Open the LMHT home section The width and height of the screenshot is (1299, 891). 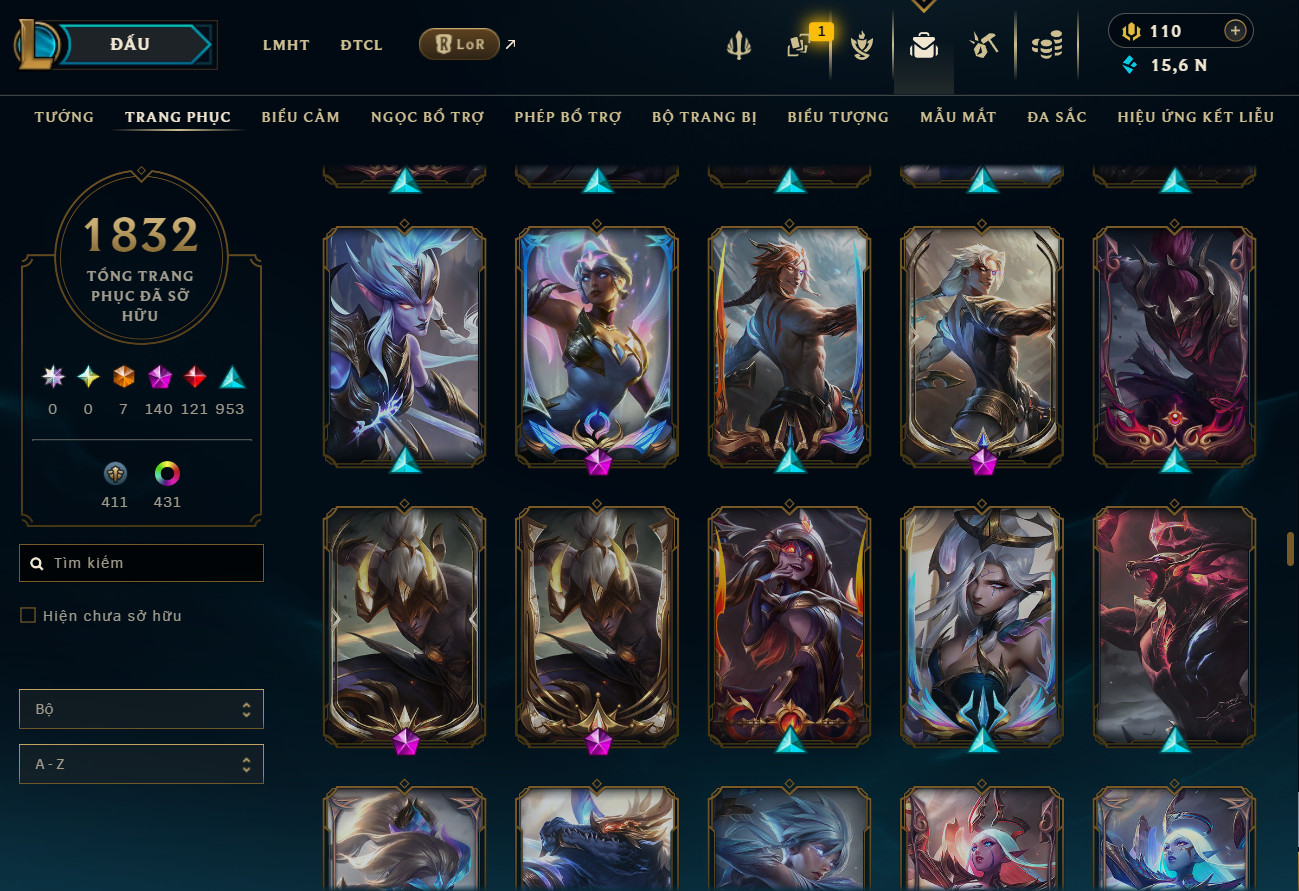tap(286, 45)
